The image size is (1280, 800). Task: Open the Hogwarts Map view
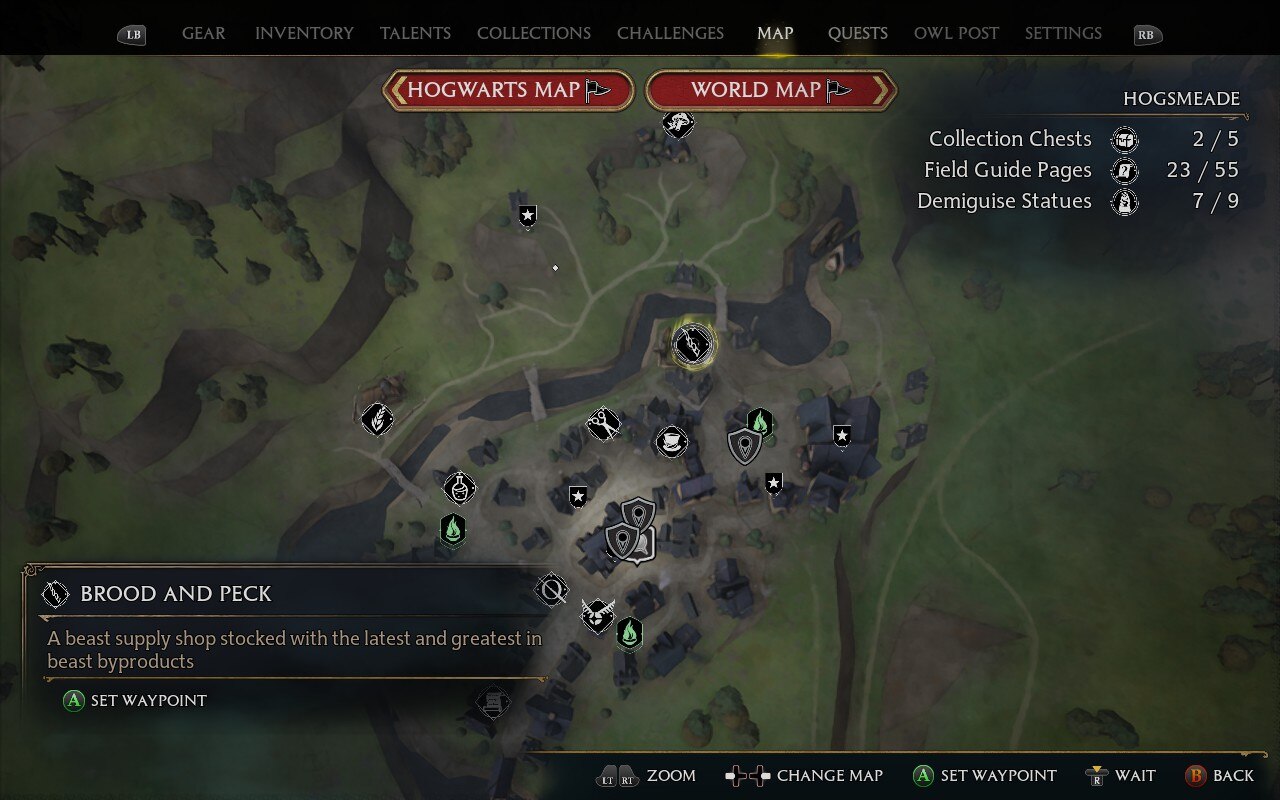(x=508, y=89)
